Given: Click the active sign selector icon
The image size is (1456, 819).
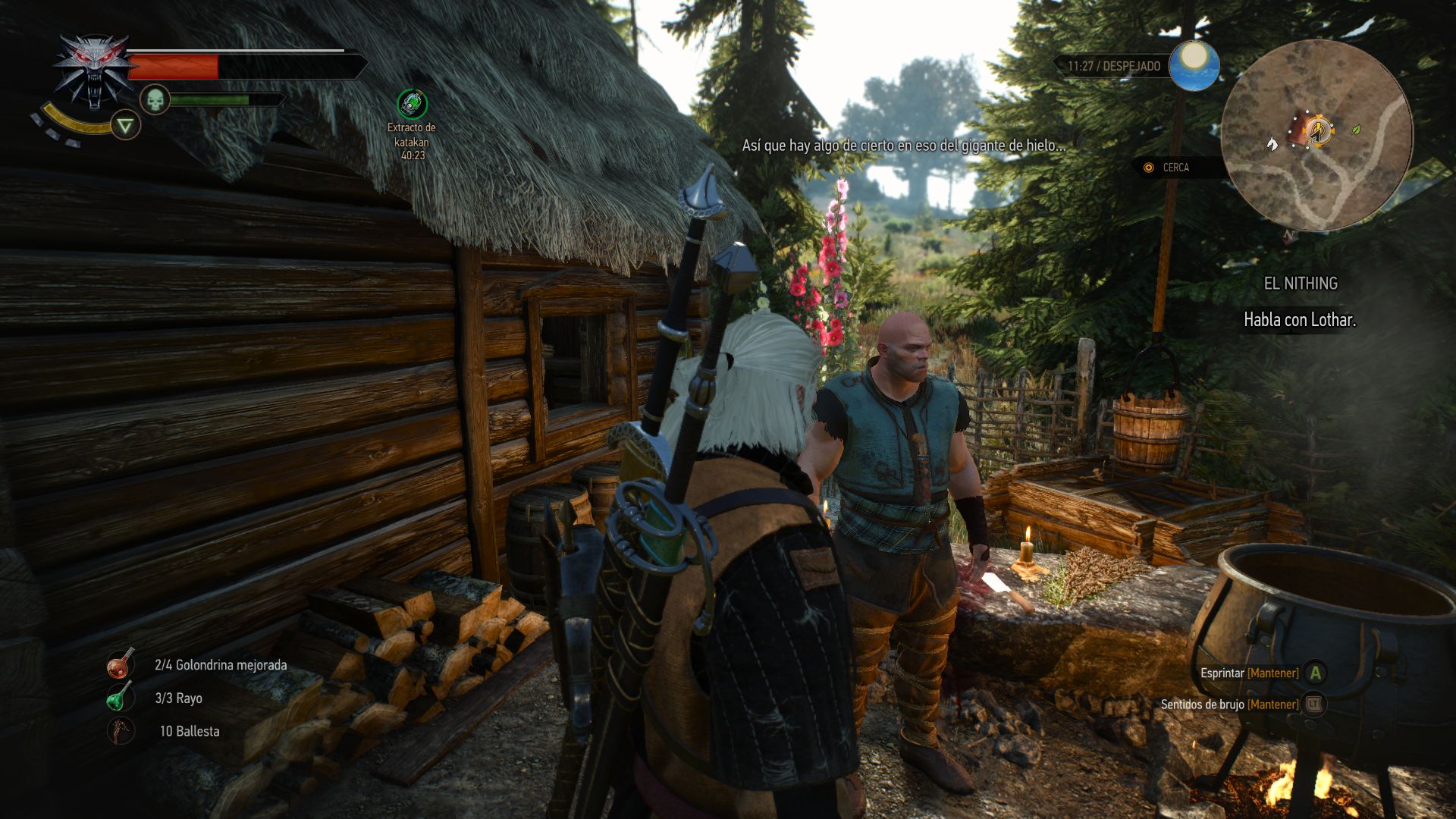Looking at the screenshot, I should pos(126,124).
